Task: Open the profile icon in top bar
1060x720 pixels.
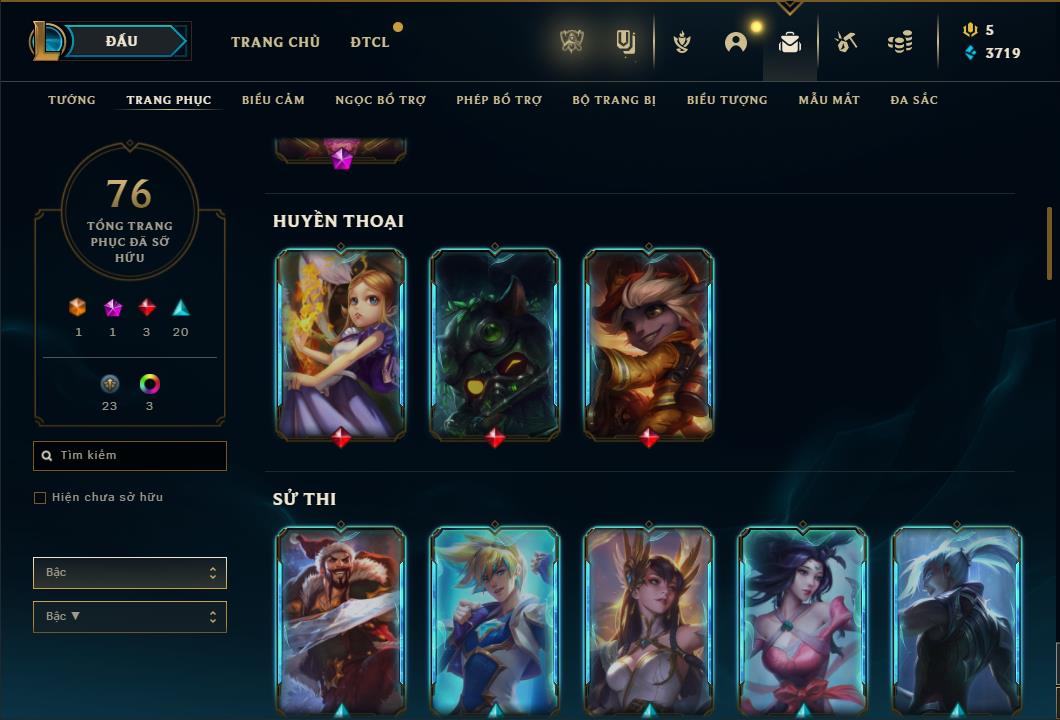Action: (736, 42)
